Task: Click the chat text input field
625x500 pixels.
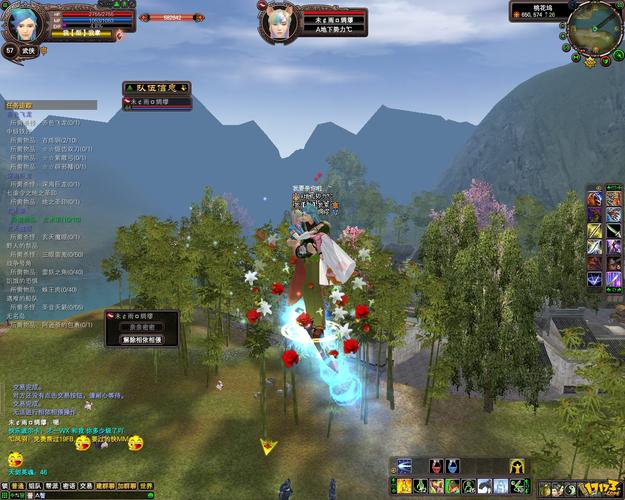Action: point(90,495)
